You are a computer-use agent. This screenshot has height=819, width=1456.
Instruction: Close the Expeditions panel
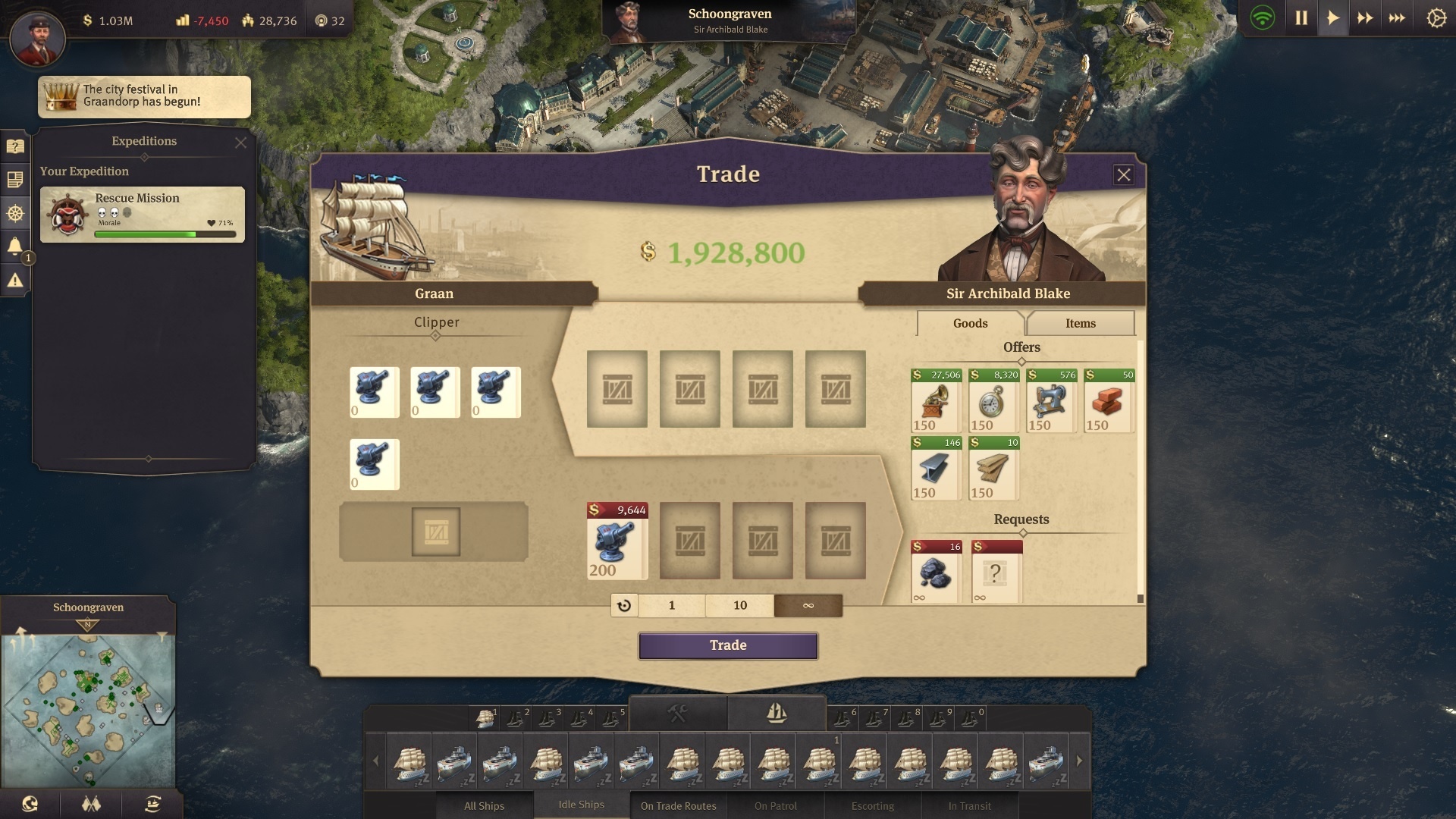point(240,143)
